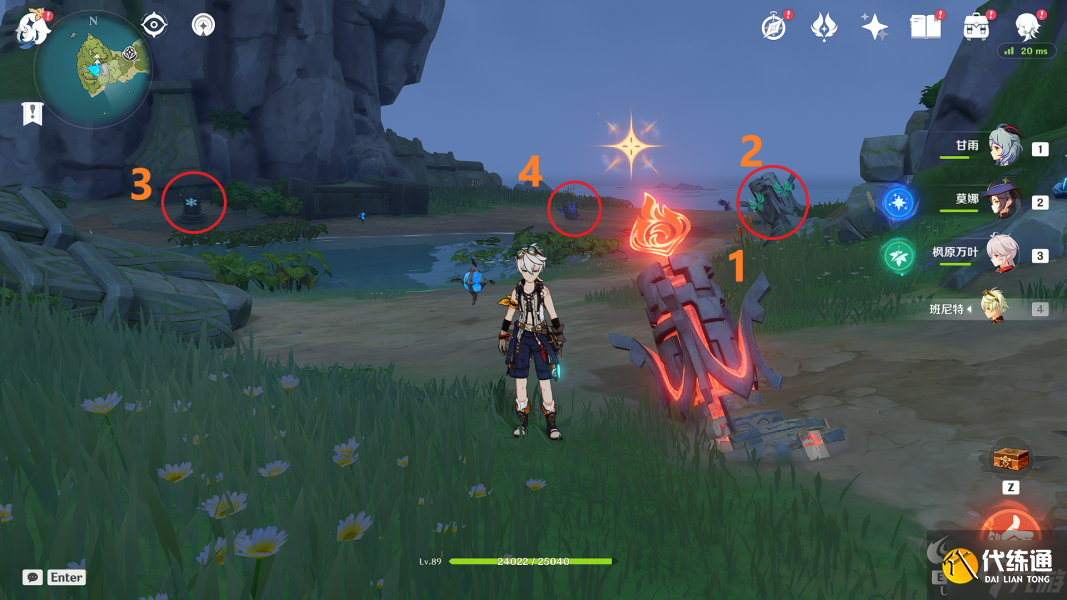Click the treasure chest gadget icon
Image resolution: width=1067 pixels, height=600 pixels.
coord(1009,459)
